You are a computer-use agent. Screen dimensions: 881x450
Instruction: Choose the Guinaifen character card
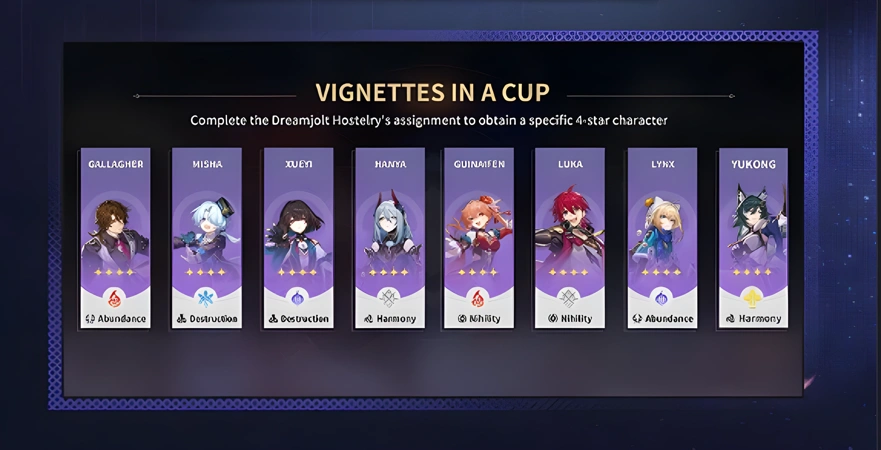[x=478, y=238]
